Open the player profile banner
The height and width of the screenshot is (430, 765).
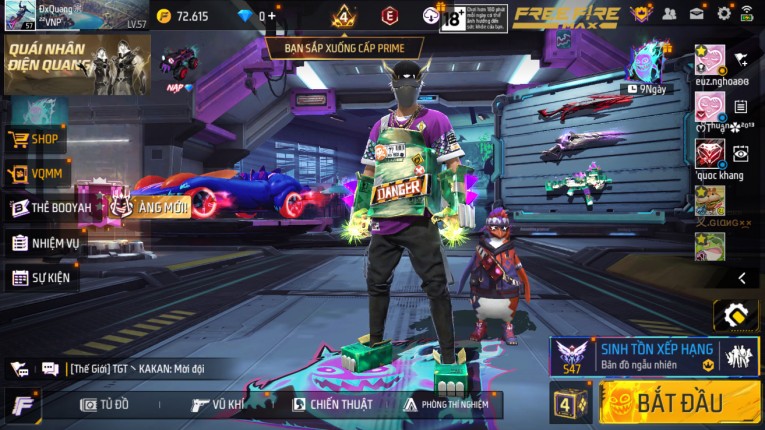75,16
